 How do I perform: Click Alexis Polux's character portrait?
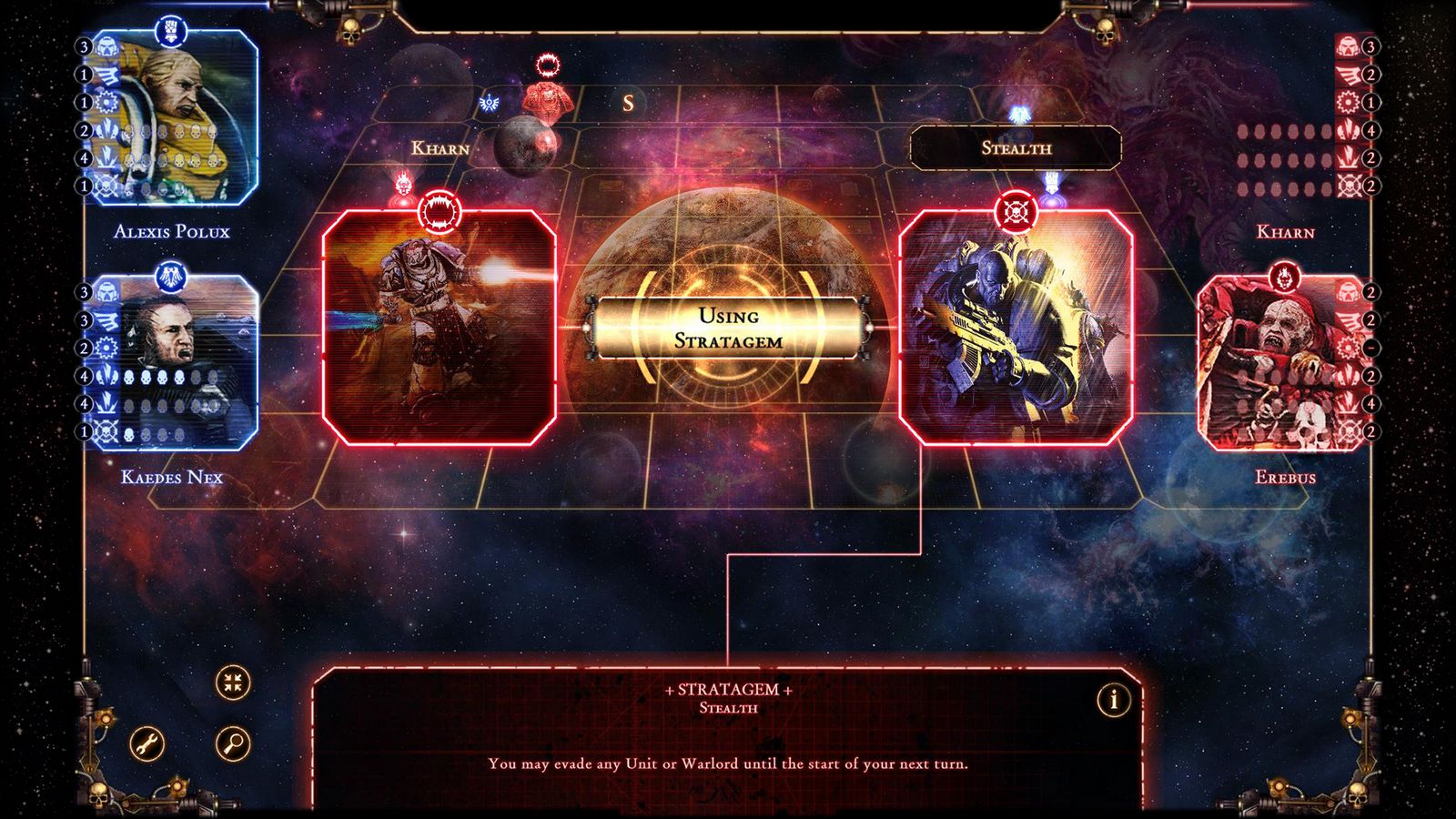tap(177, 118)
